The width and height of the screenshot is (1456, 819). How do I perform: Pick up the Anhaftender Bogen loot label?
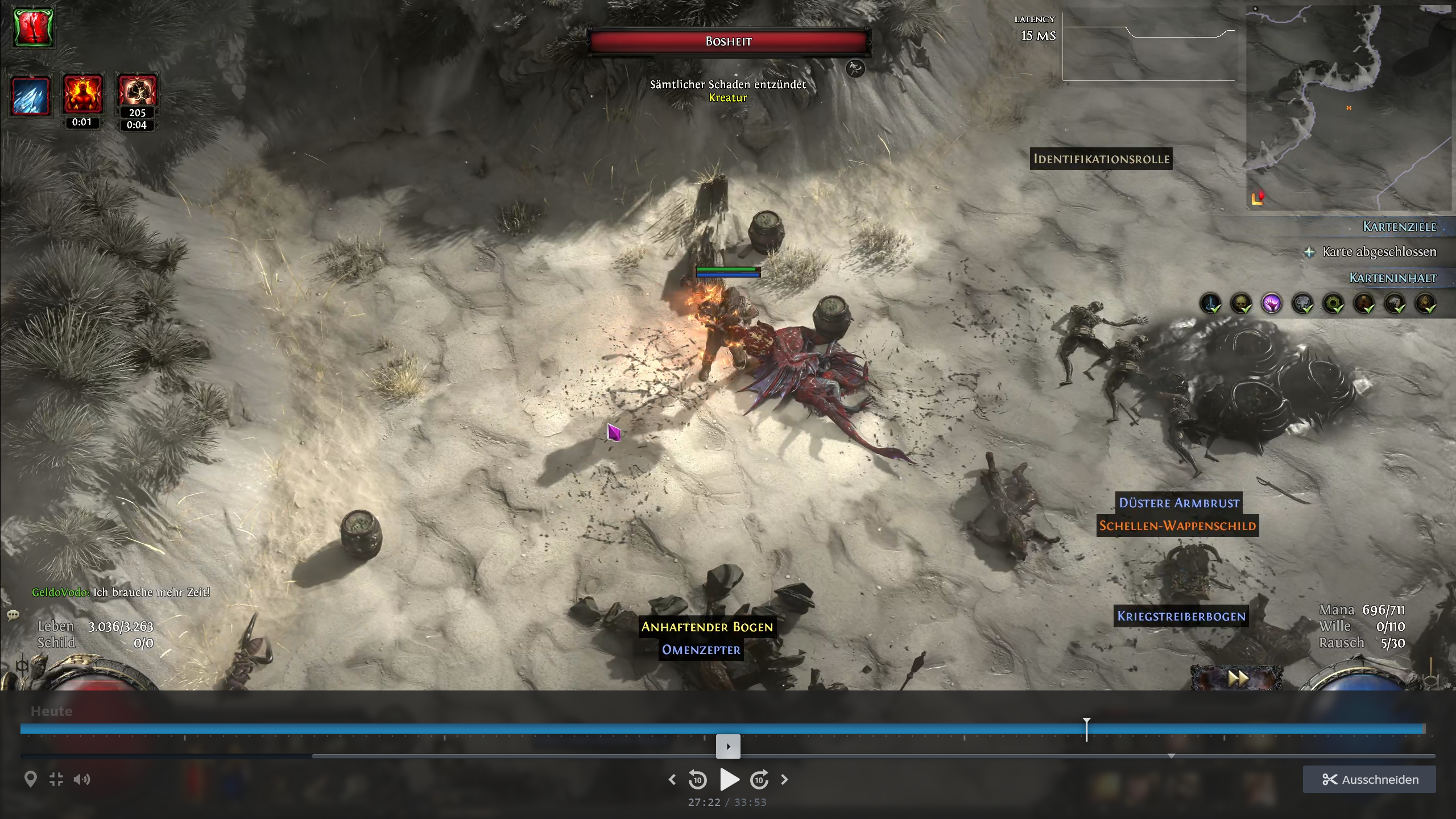tap(707, 627)
